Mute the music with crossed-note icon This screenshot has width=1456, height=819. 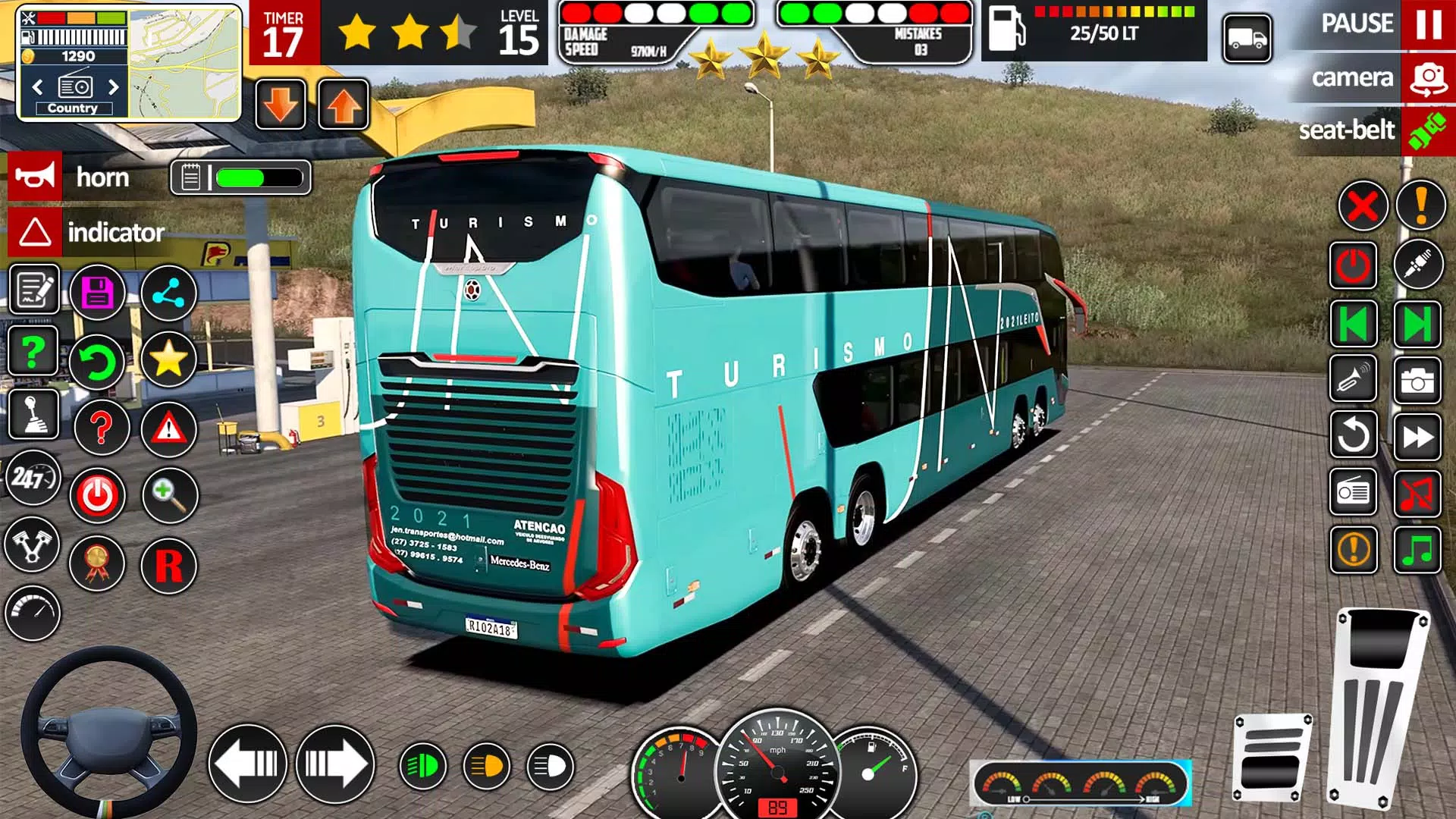[1417, 493]
